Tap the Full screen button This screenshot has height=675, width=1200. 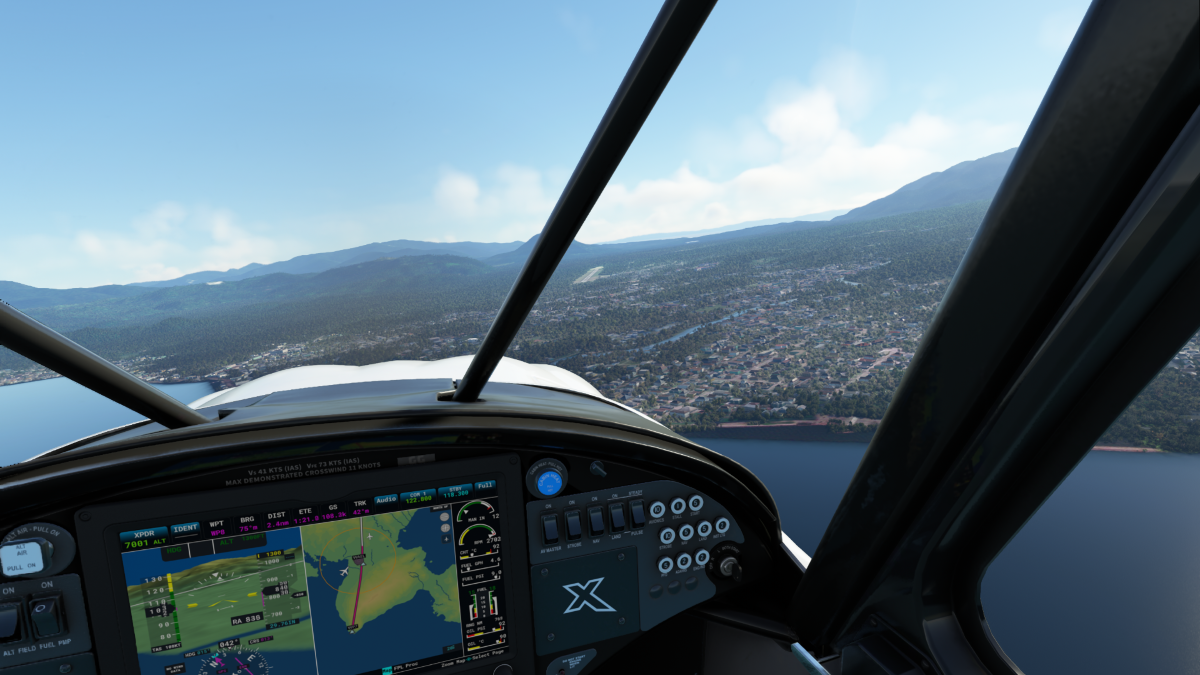click(x=485, y=485)
